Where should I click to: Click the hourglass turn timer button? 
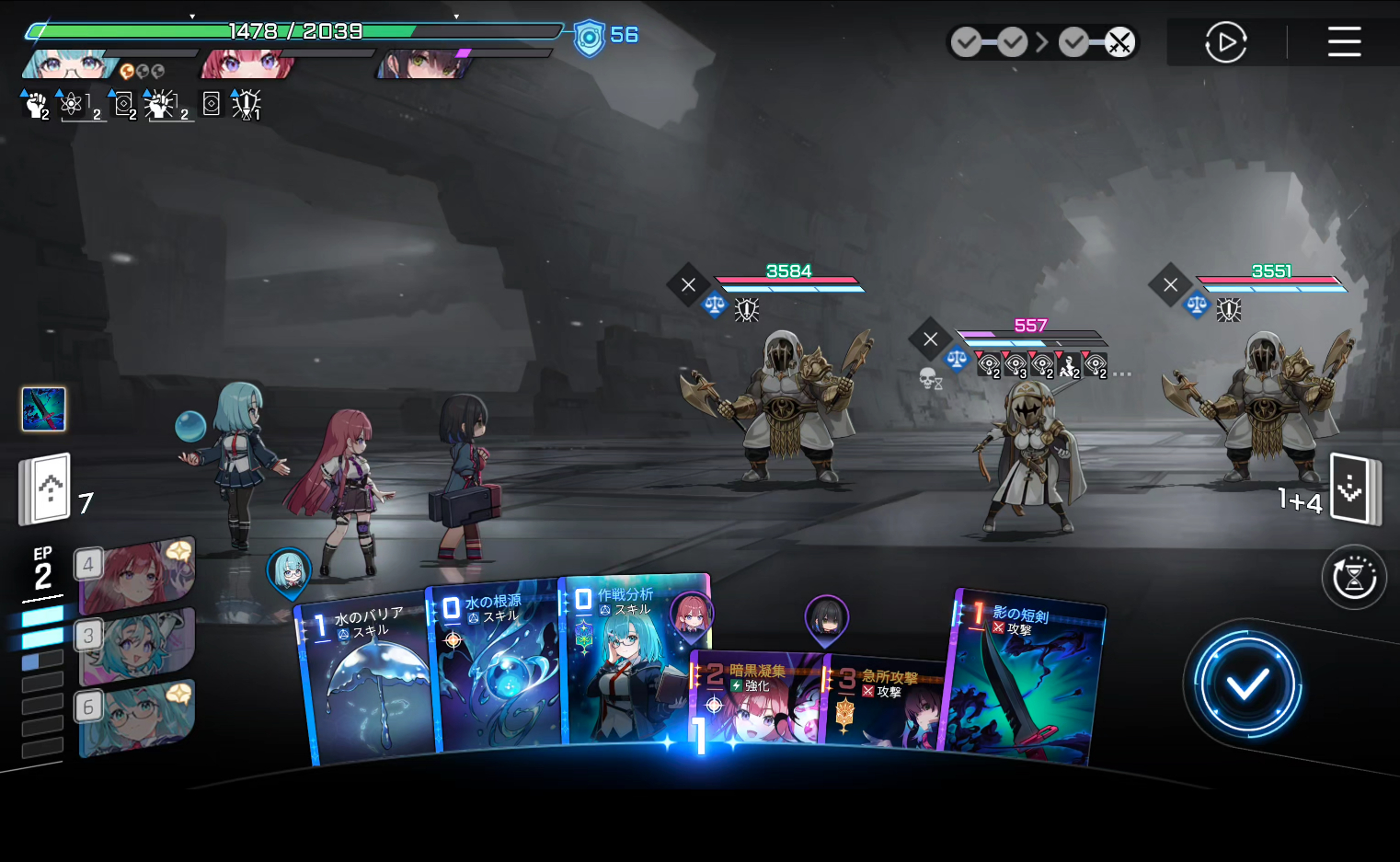1354,578
